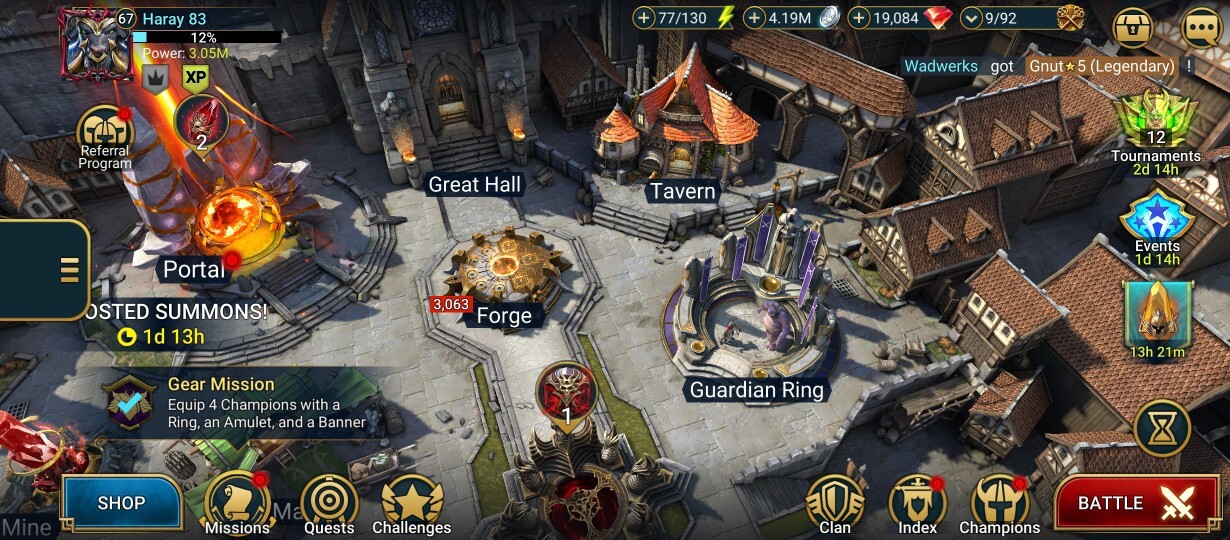This screenshot has height=540, width=1230.
Task: Open the champion Index
Action: [917, 502]
